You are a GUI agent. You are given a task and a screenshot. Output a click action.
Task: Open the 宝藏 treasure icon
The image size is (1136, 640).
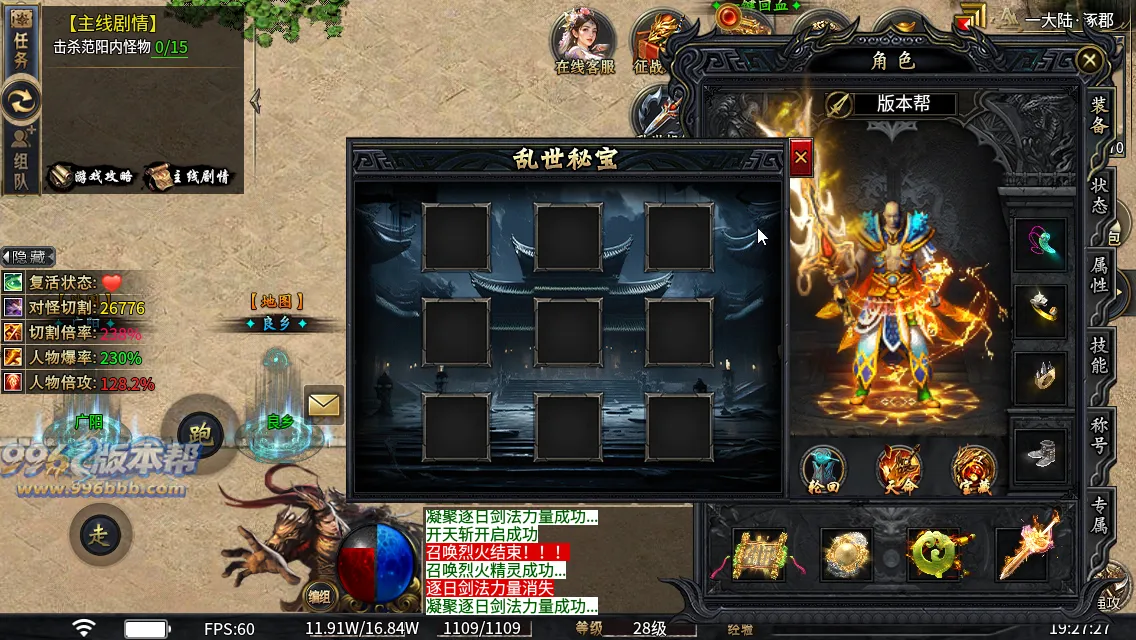tap(973, 470)
